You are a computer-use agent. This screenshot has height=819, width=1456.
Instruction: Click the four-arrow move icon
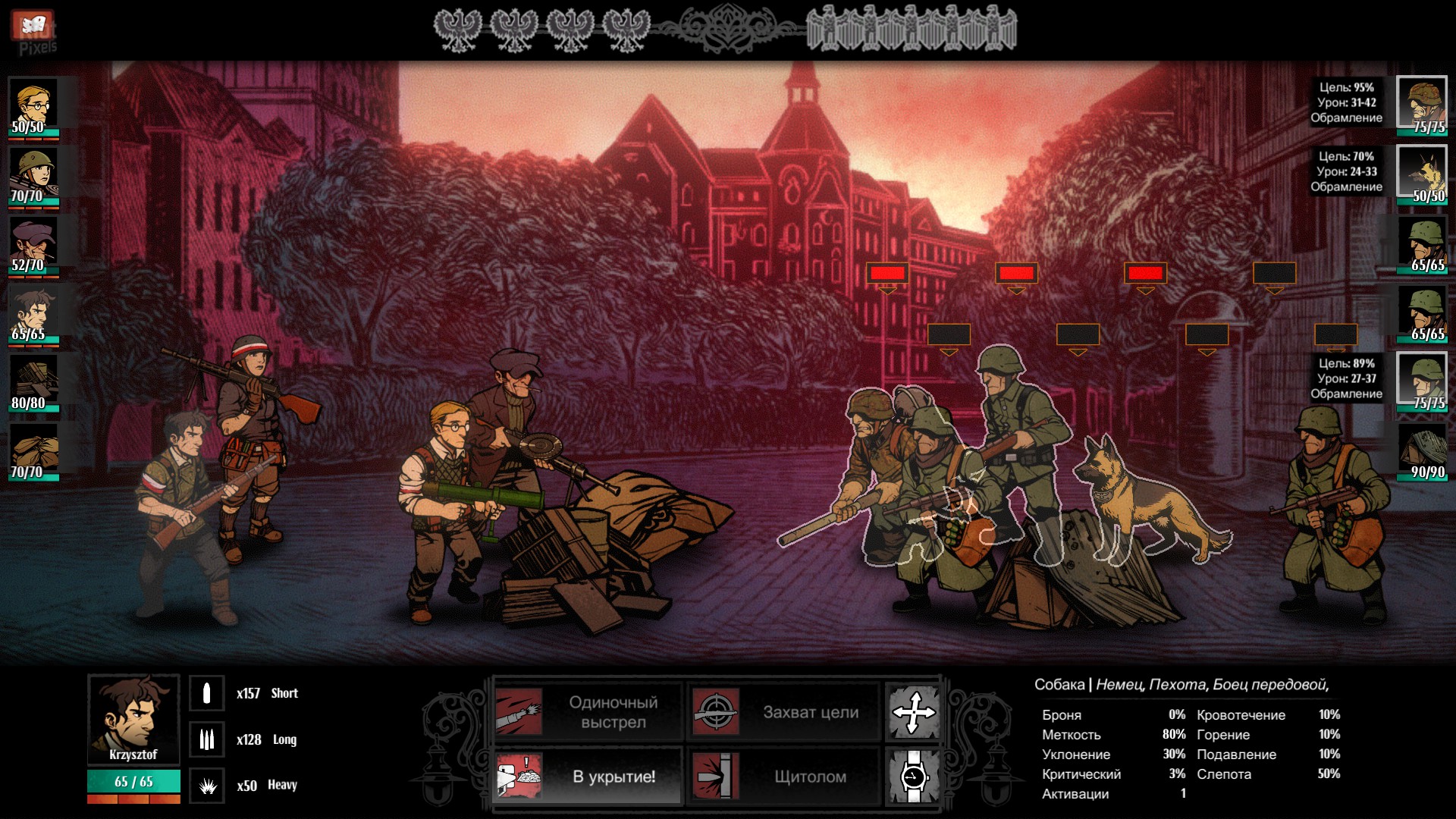[x=914, y=712]
